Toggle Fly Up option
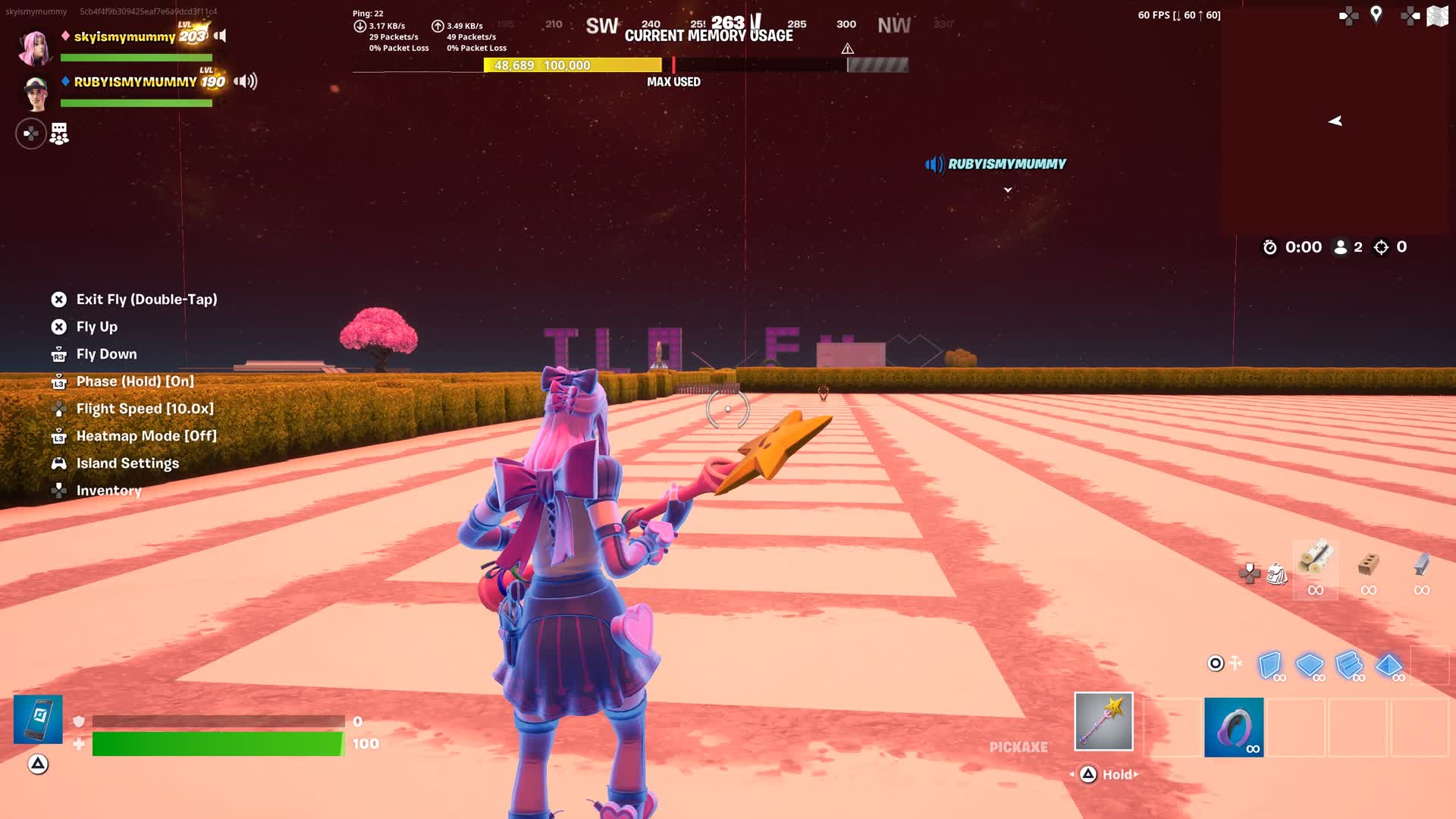The width and height of the screenshot is (1456, 819). (96, 327)
